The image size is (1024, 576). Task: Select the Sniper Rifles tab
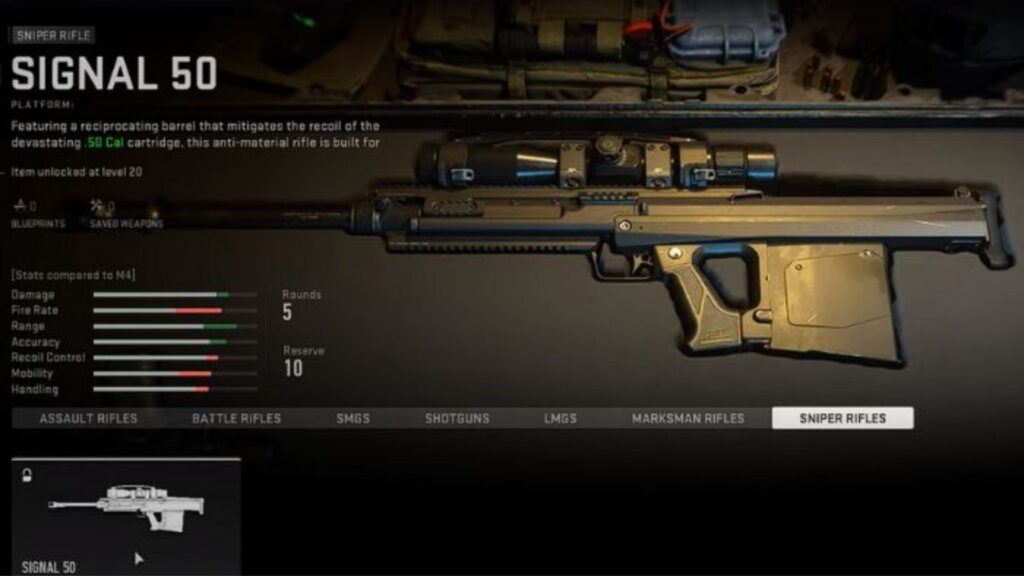842,418
